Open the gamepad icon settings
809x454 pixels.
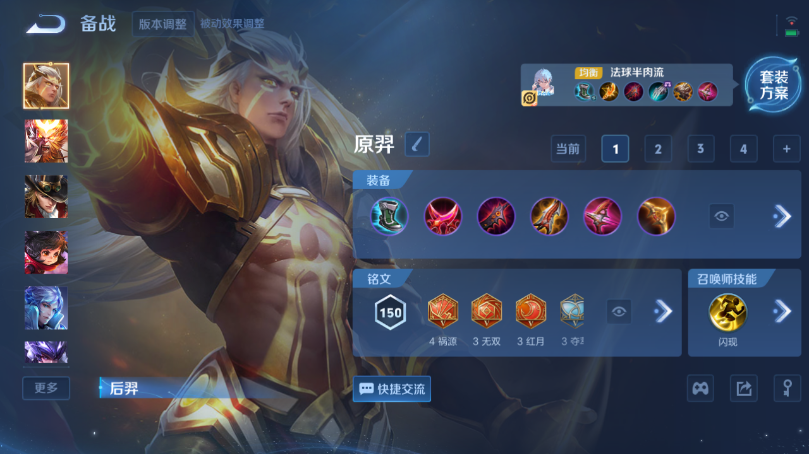[700, 389]
